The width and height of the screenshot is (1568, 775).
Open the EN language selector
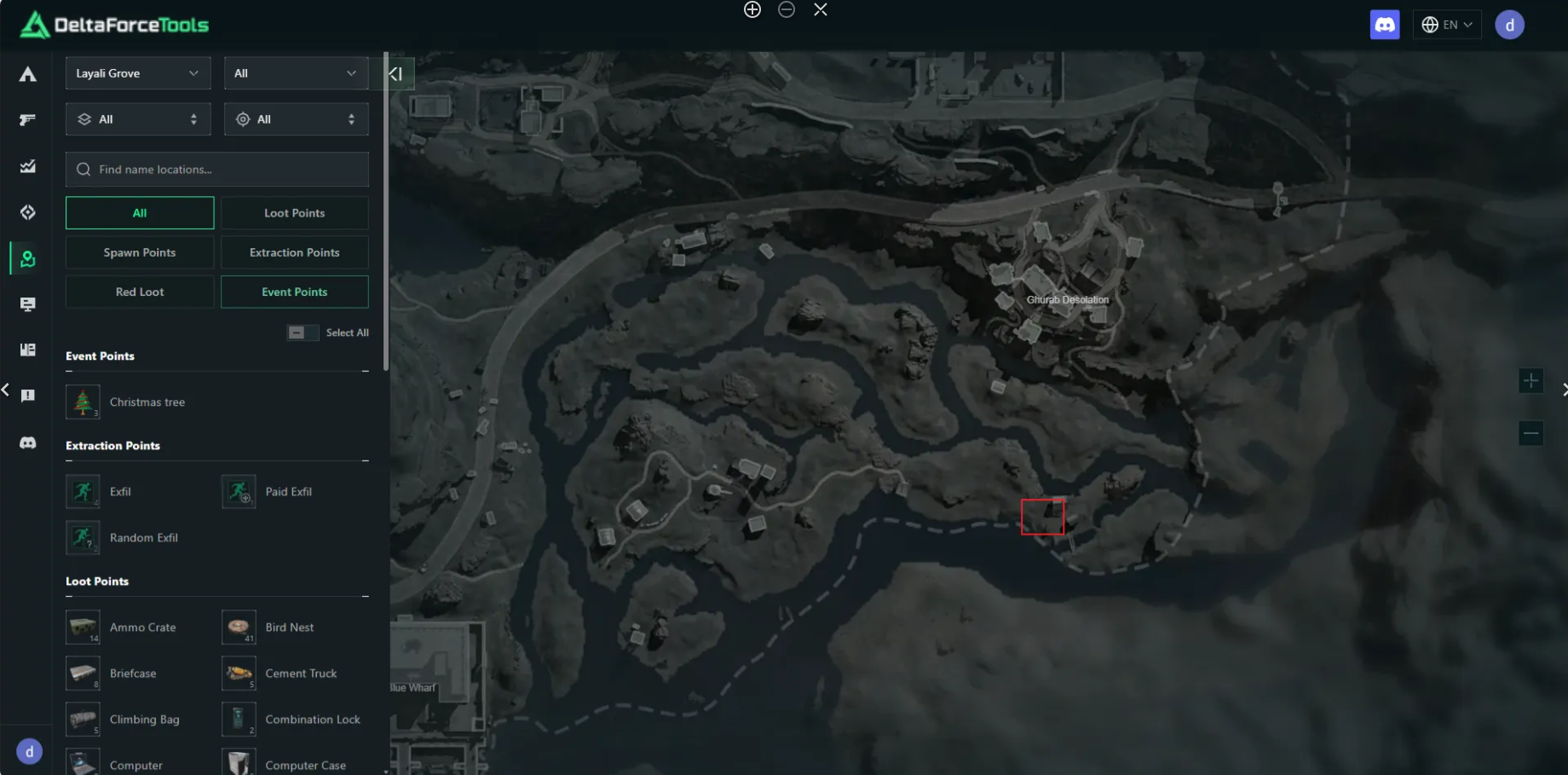[1447, 25]
